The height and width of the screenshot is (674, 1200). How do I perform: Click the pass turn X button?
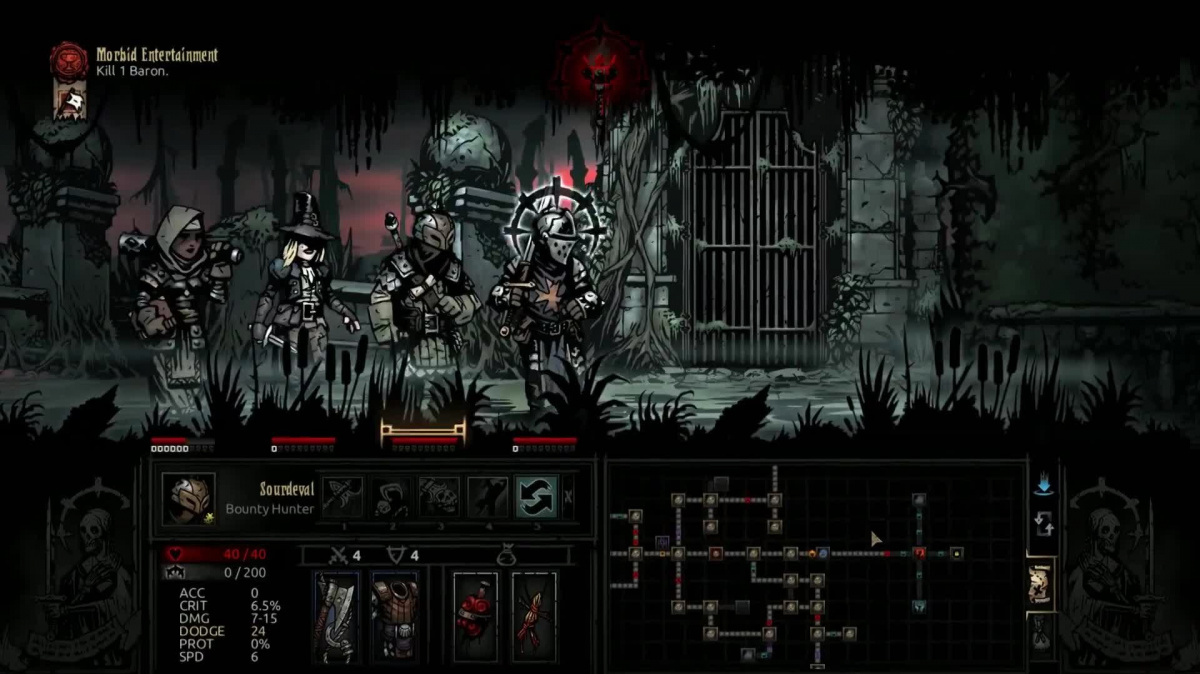point(569,497)
